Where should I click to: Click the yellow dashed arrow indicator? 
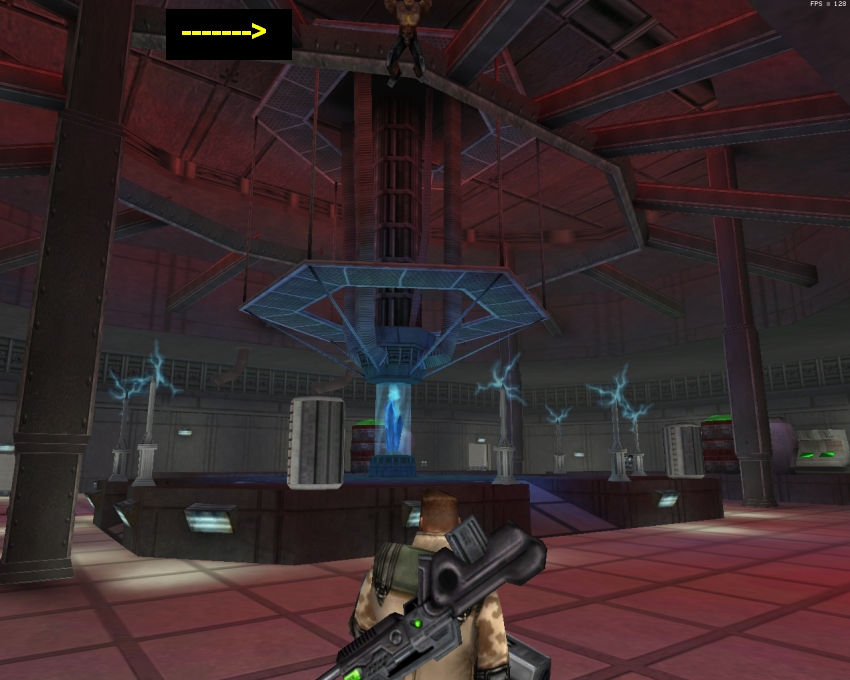[225, 33]
